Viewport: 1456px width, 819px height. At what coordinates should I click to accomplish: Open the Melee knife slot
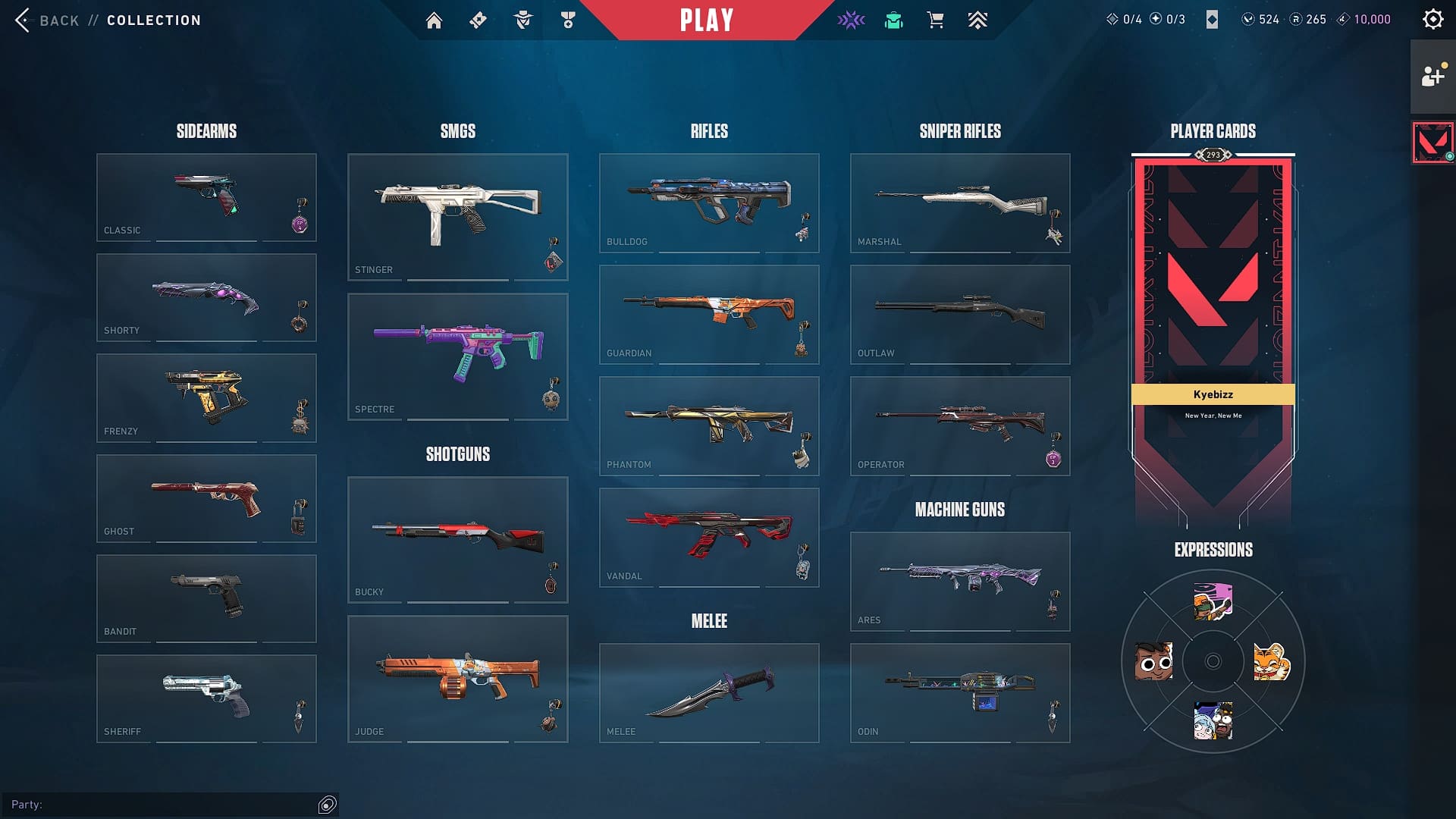tap(708, 692)
